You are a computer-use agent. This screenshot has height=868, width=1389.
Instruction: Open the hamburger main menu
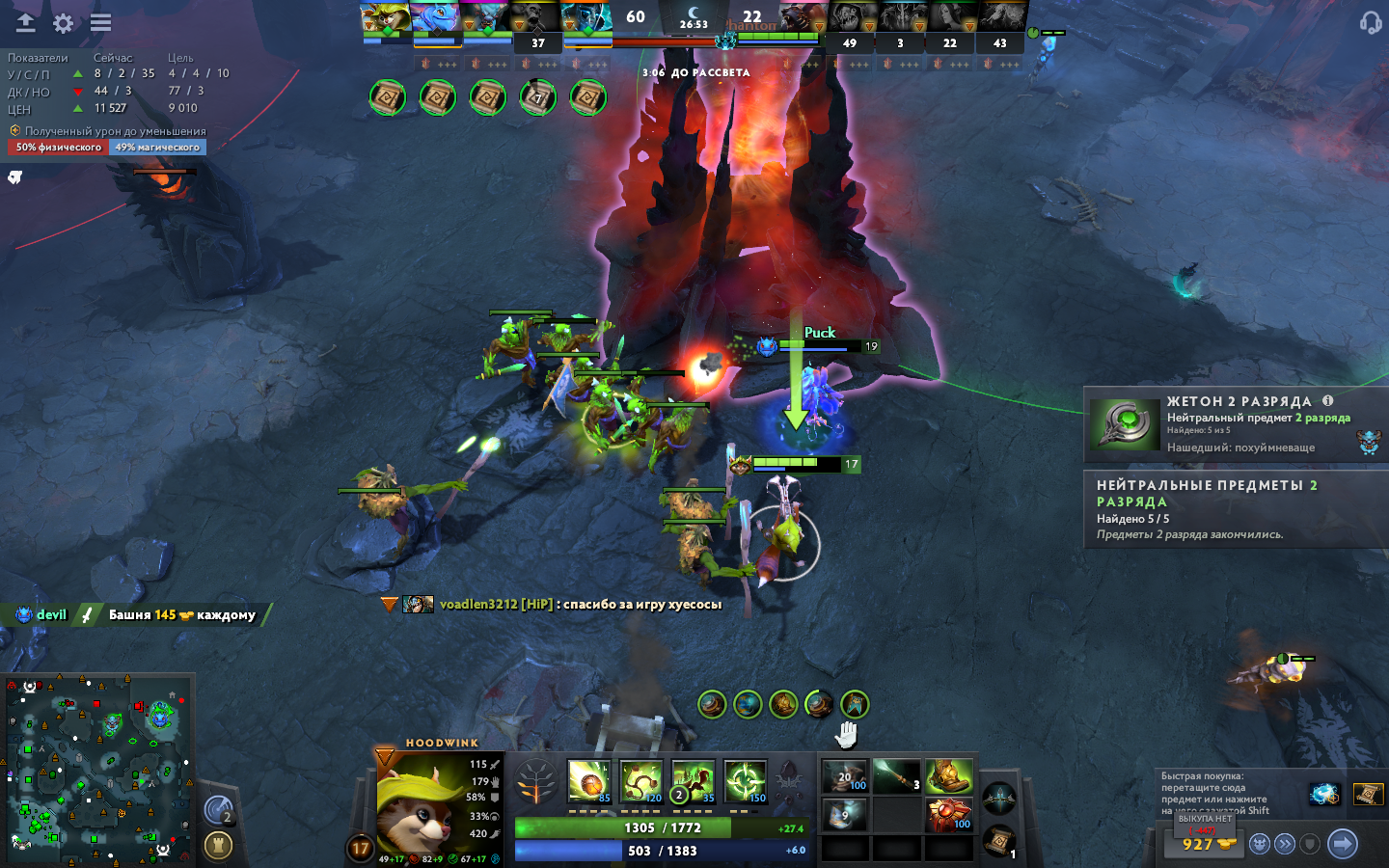pyautogui.click(x=100, y=23)
